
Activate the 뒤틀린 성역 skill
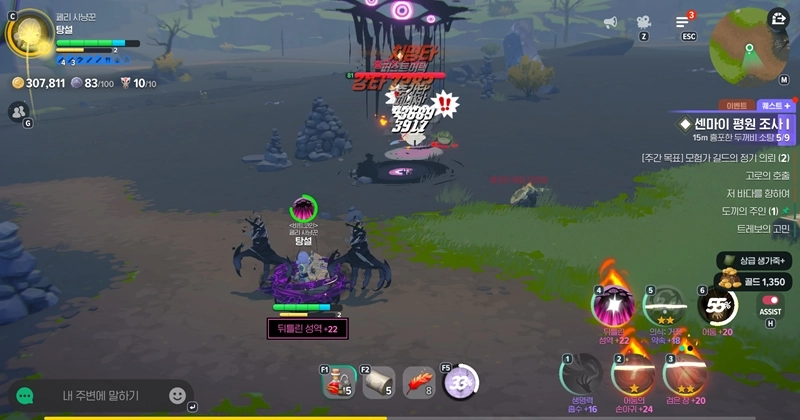pyautogui.click(x=615, y=306)
